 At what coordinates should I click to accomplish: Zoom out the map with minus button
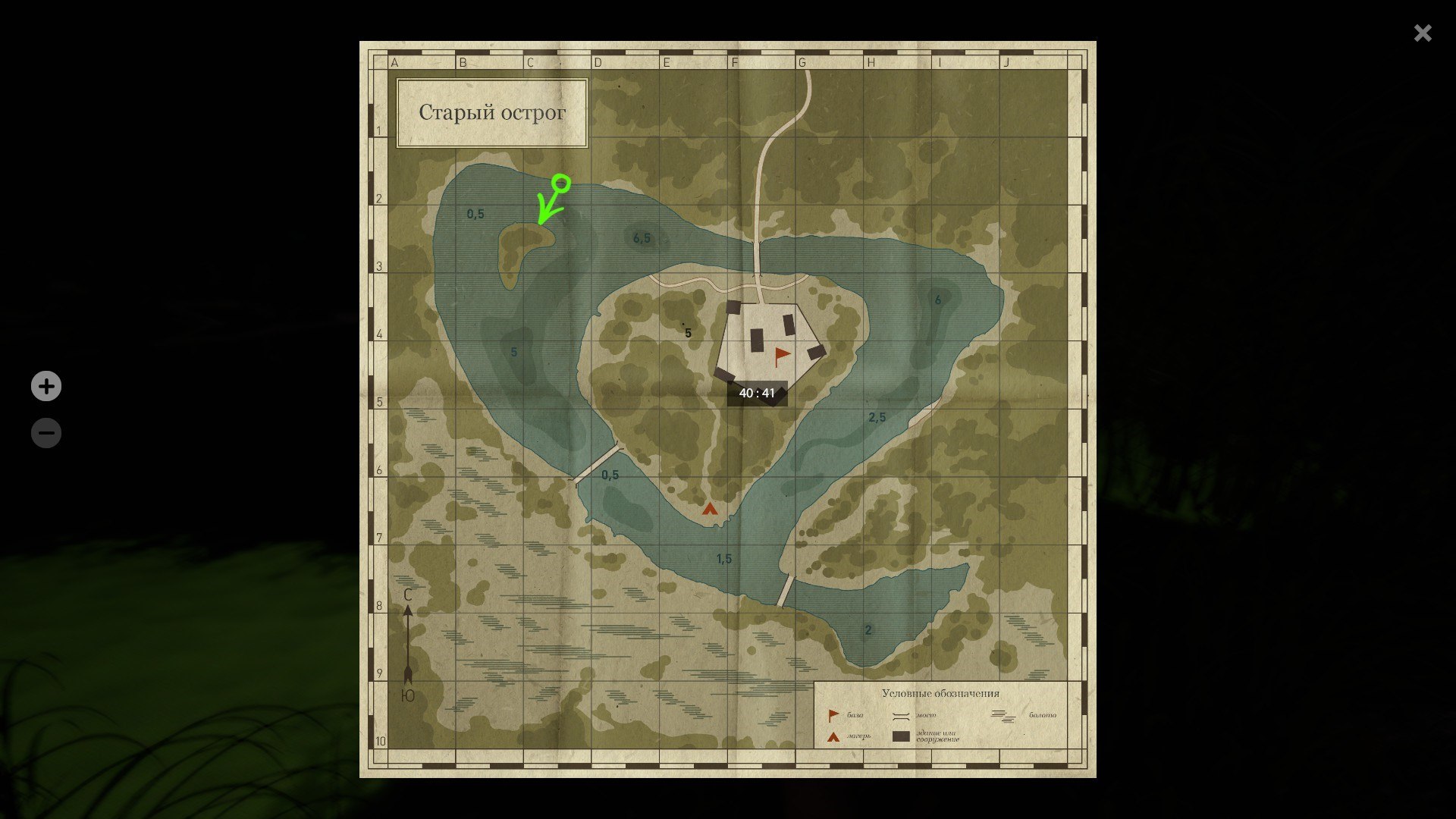point(46,434)
